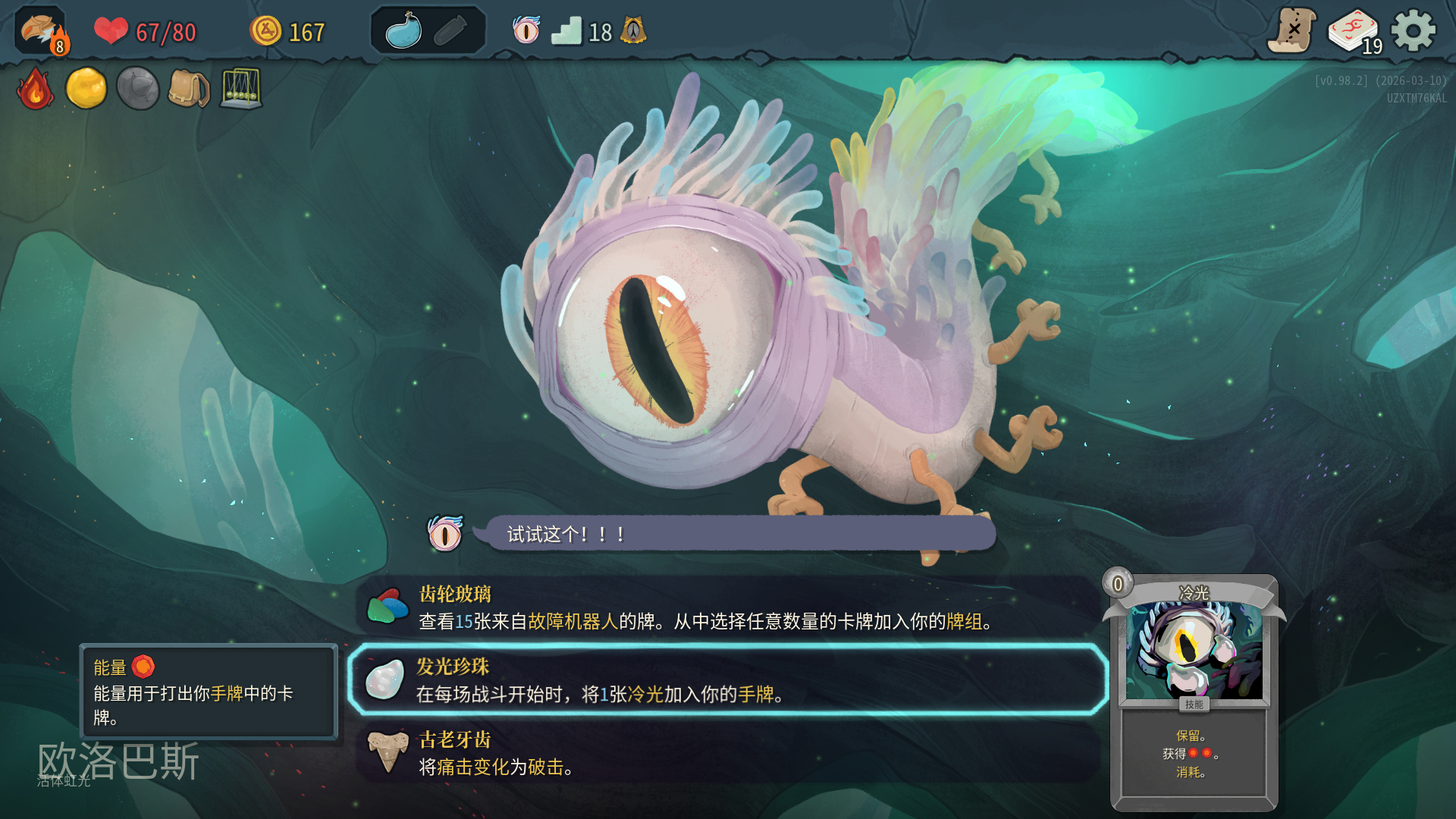Image resolution: width=1456 pixels, height=819 pixels.
Task: Select the blue potion slot
Action: [x=403, y=31]
